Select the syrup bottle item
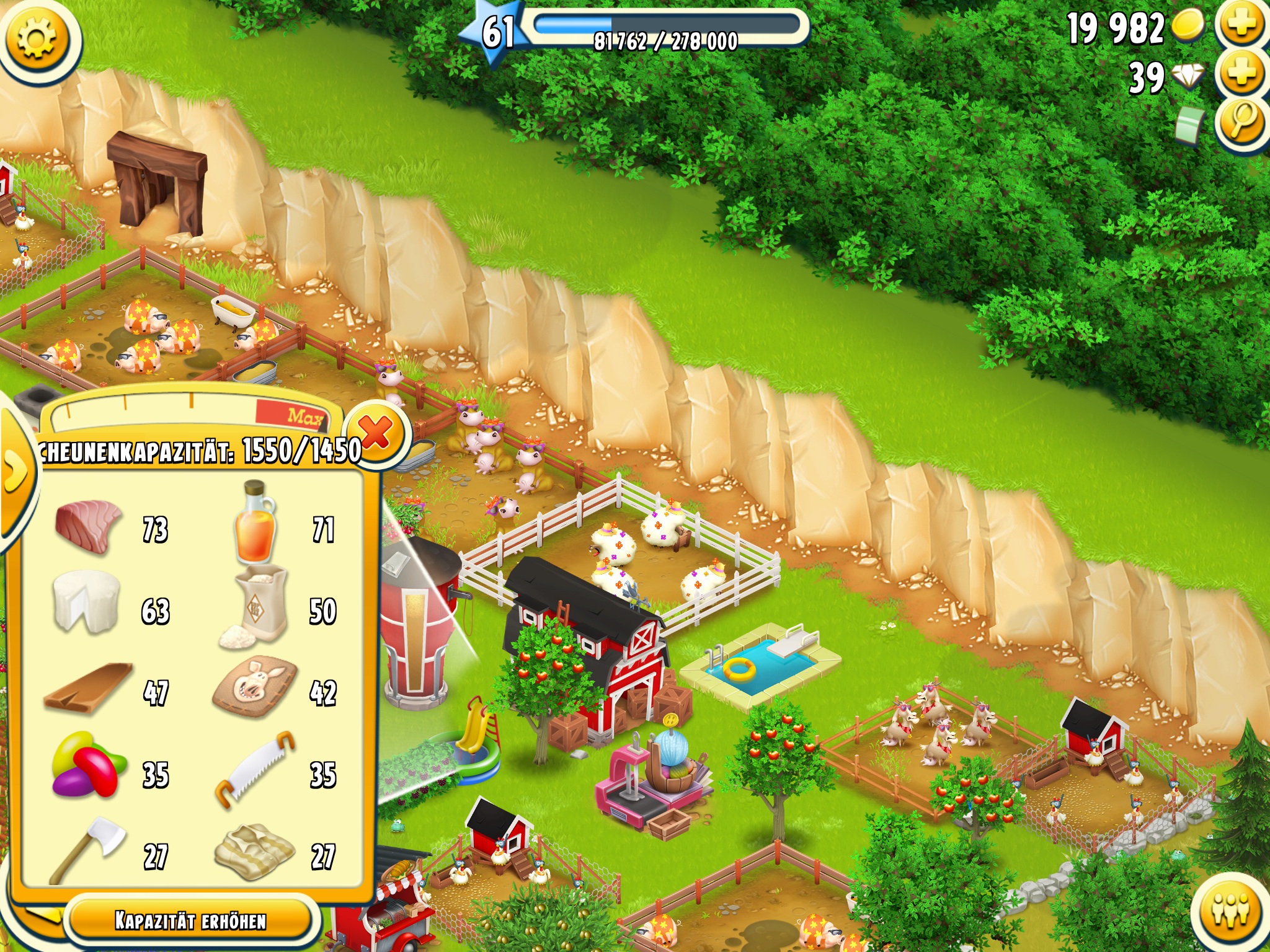The width and height of the screenshot is (1270, 952). click(x=255, y=524)
